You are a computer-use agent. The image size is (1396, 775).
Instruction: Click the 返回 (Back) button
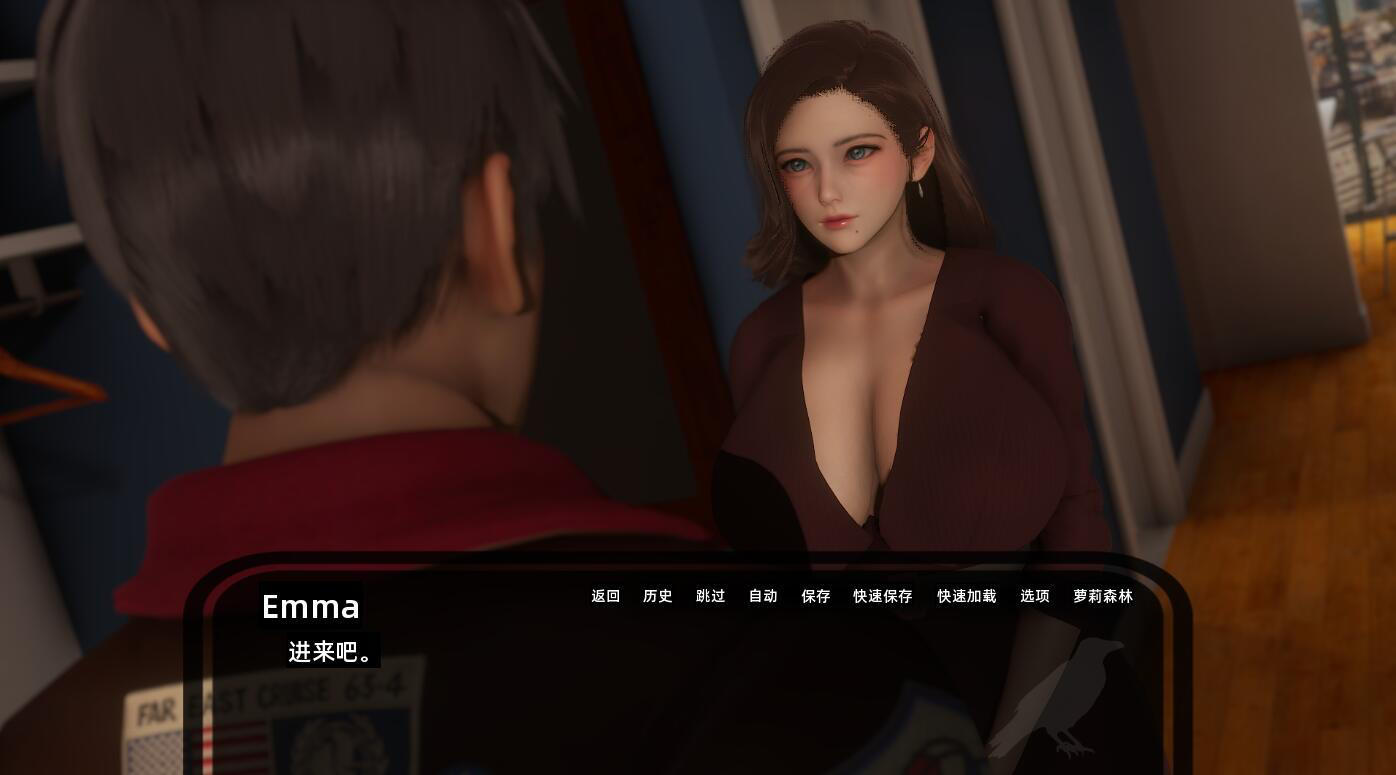pyautogui.click(x=606, y=596)
